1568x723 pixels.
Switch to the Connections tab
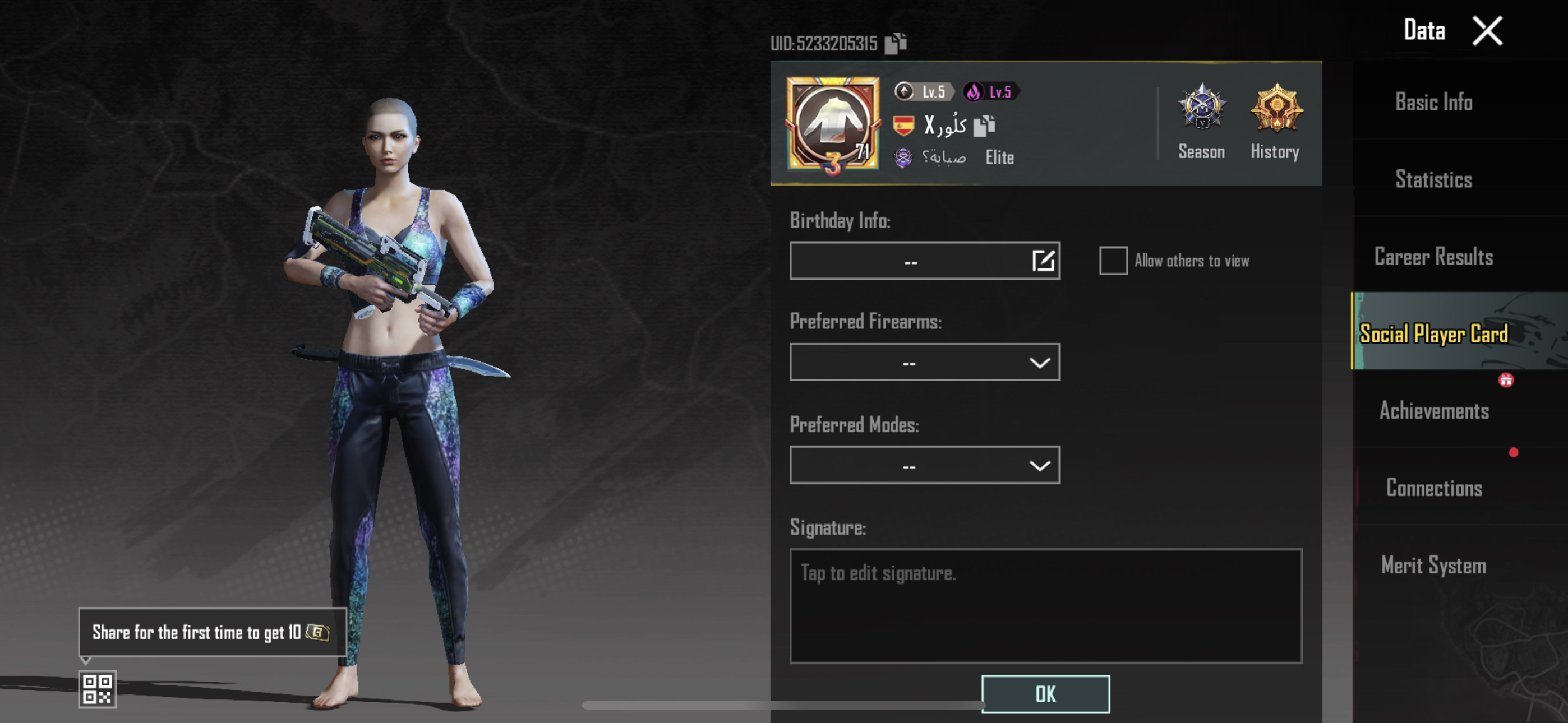(x=1433, y=488)
